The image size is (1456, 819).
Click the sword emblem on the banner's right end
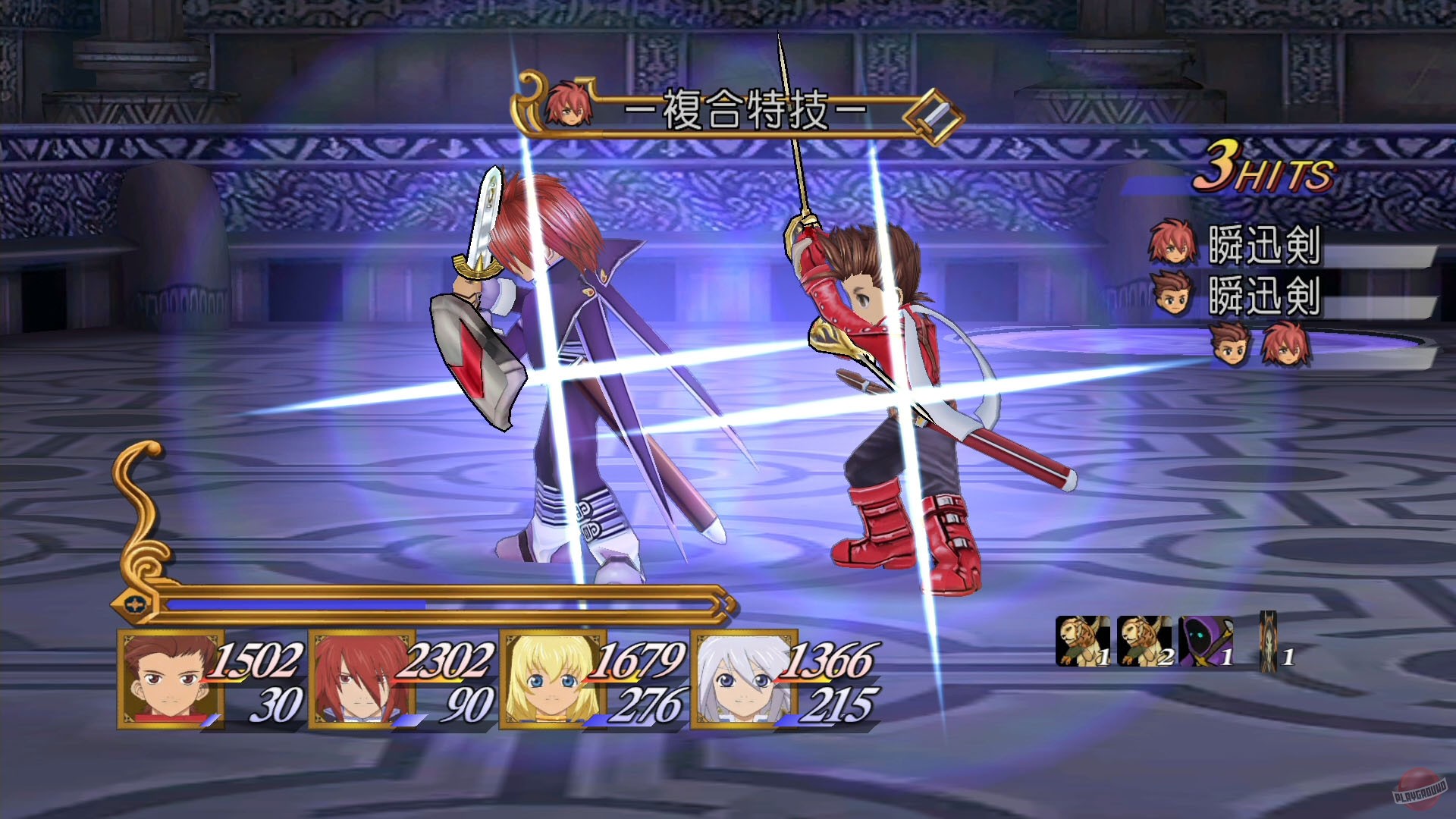934,115
